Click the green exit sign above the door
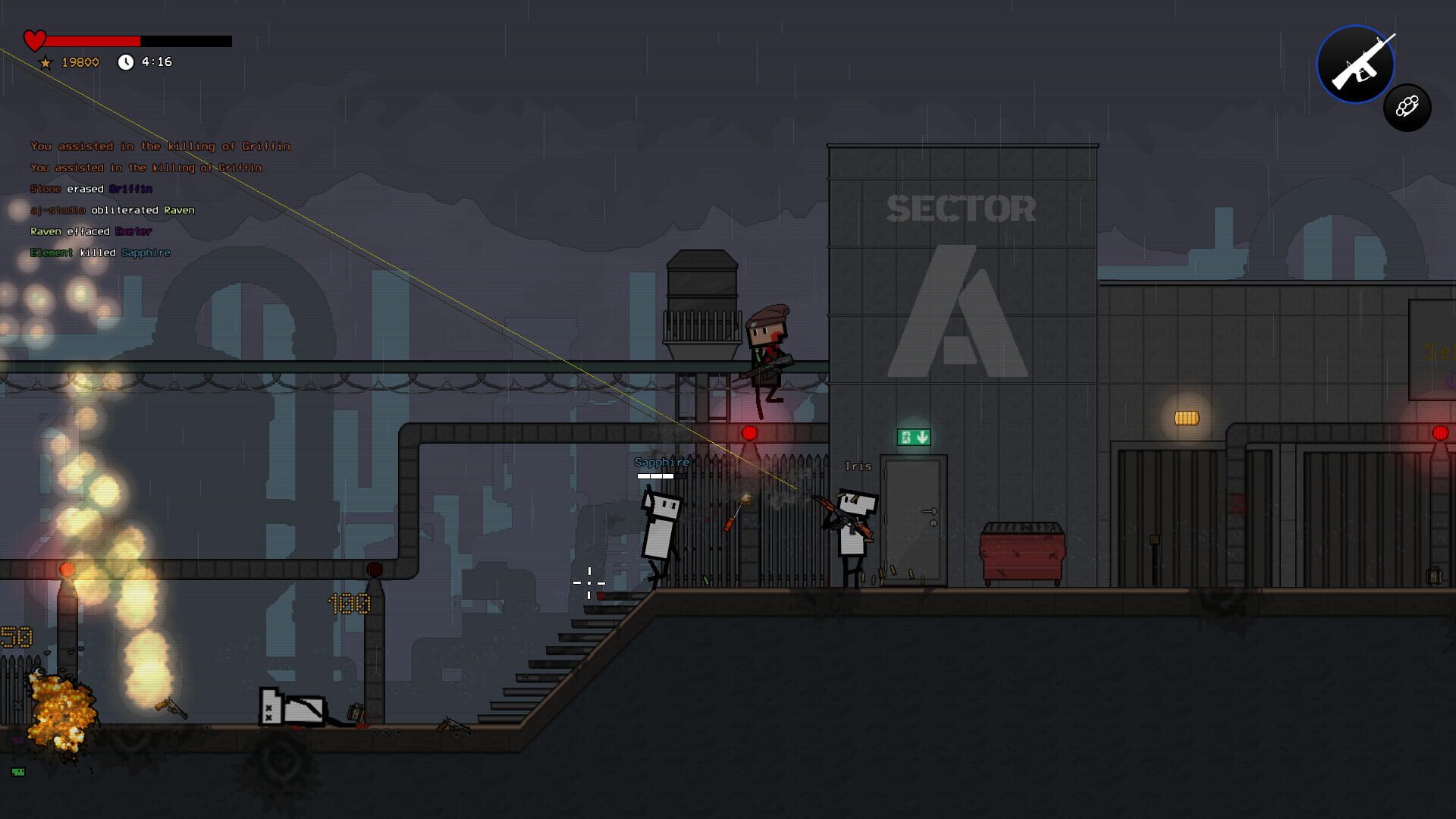 (x=913, y=438)
